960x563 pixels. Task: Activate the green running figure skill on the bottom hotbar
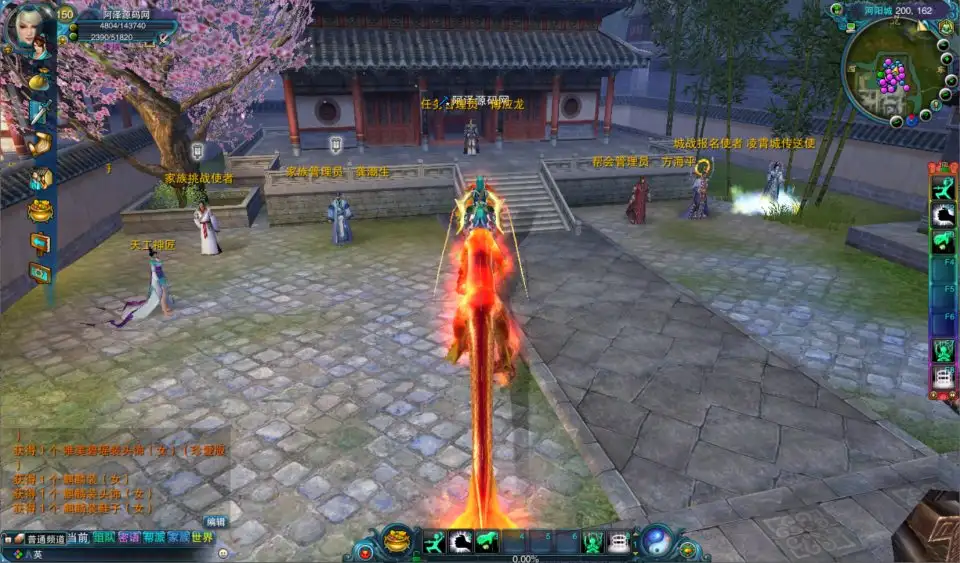tap(433, 542)
